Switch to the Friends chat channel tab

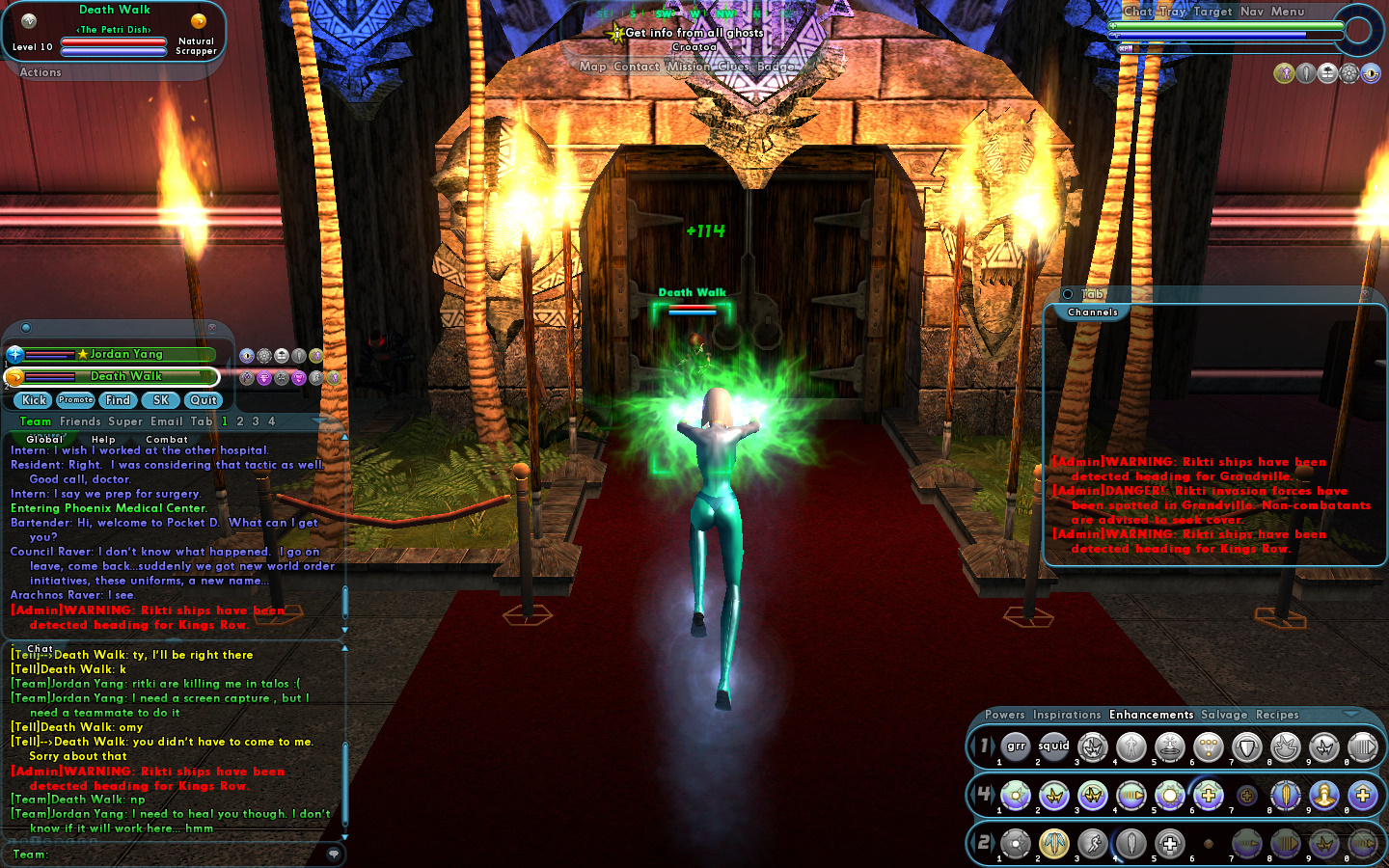80,421
